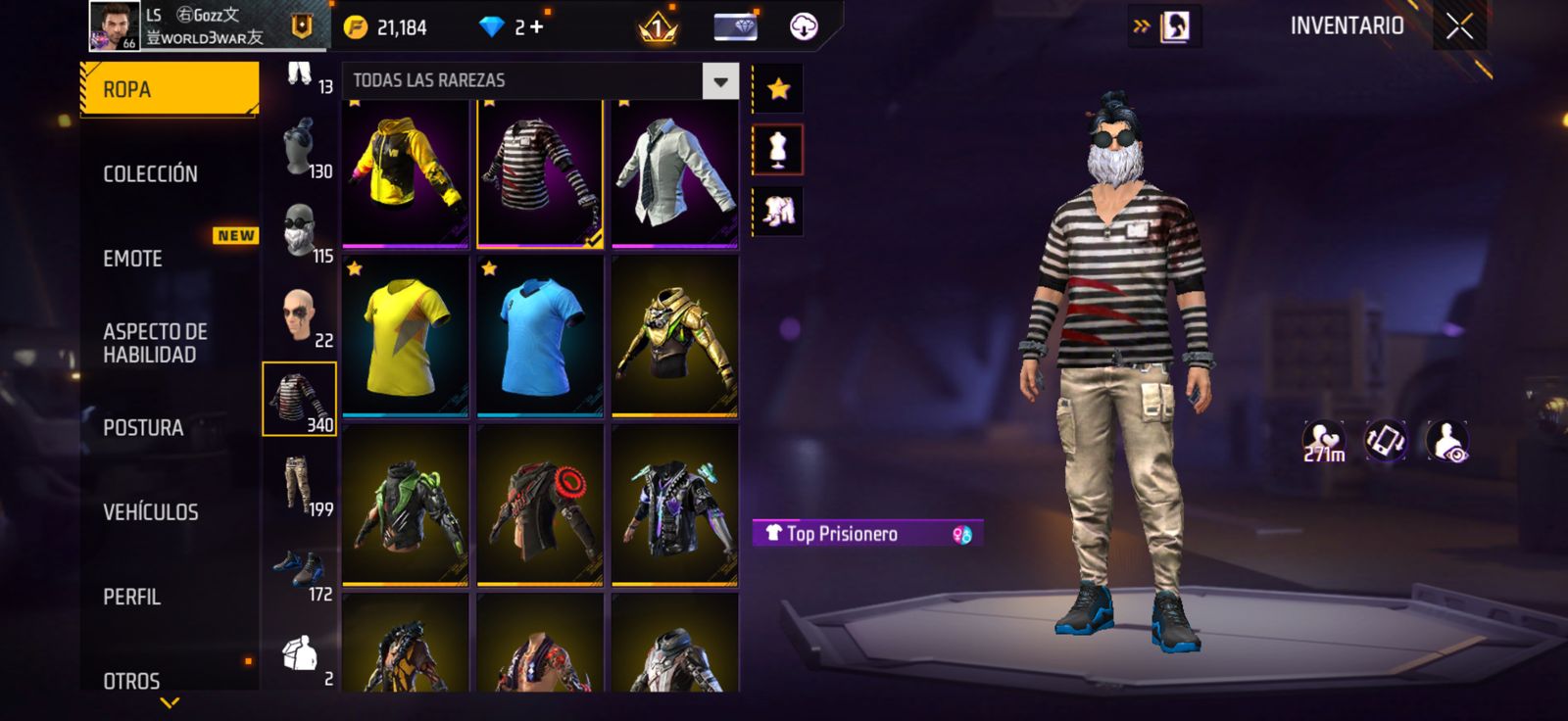Switch to the Emote section

point(133,259)
